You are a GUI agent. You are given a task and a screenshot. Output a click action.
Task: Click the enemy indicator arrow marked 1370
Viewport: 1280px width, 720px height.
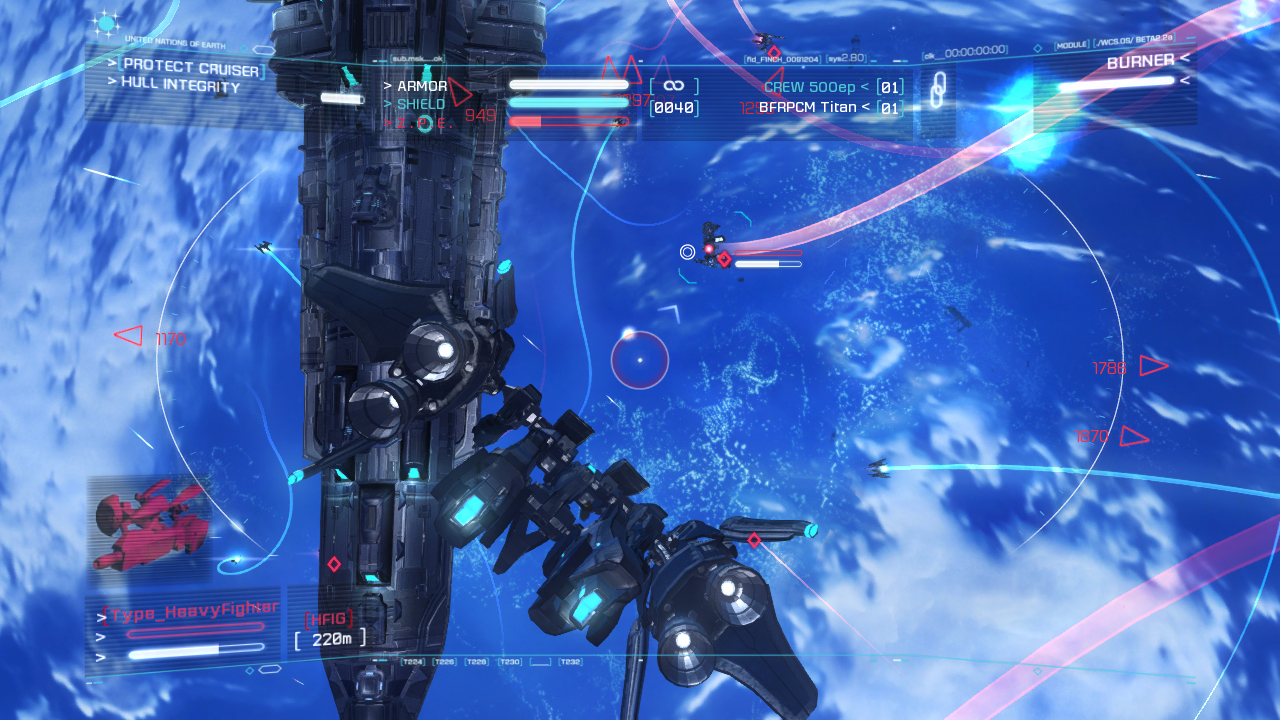pyautogui.click(x=1133, y=436)
